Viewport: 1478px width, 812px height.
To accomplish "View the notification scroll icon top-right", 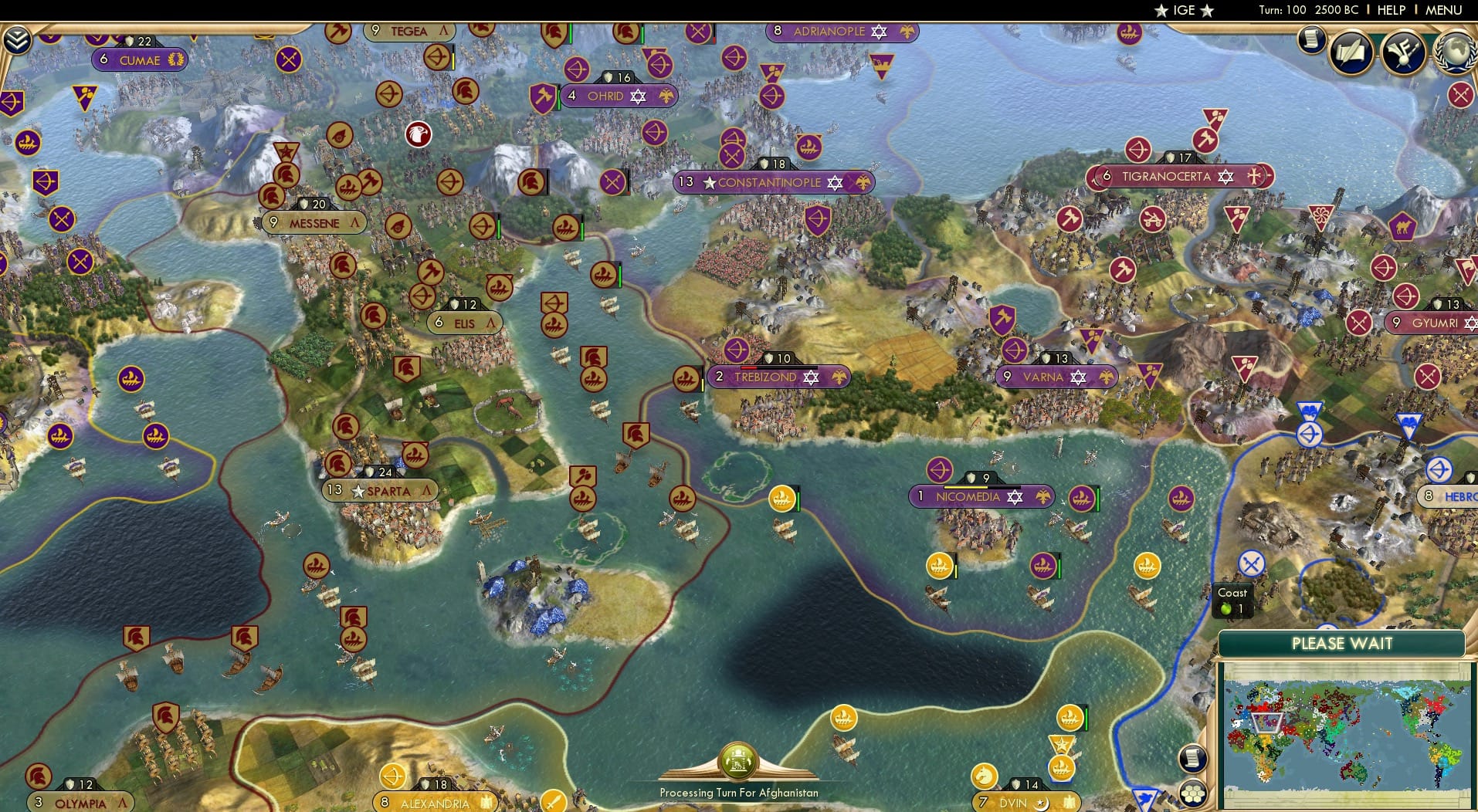I will (1310, 40).
